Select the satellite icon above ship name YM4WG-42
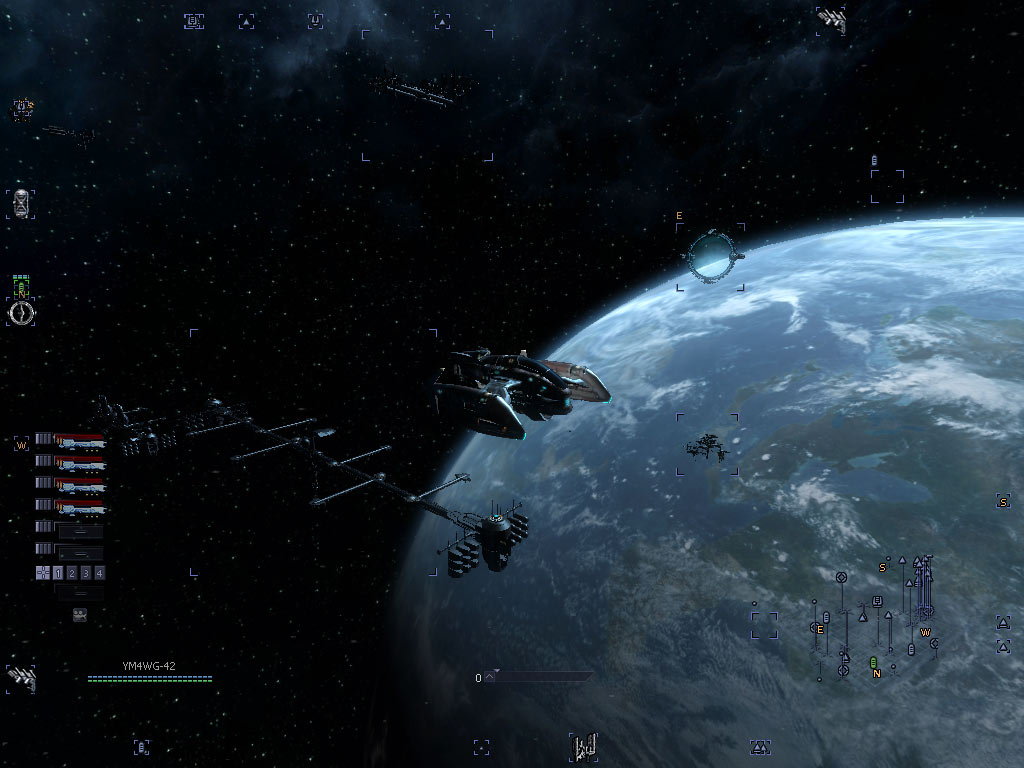Viewport: 1024px width, 768px height. click(x=21, y=679)
